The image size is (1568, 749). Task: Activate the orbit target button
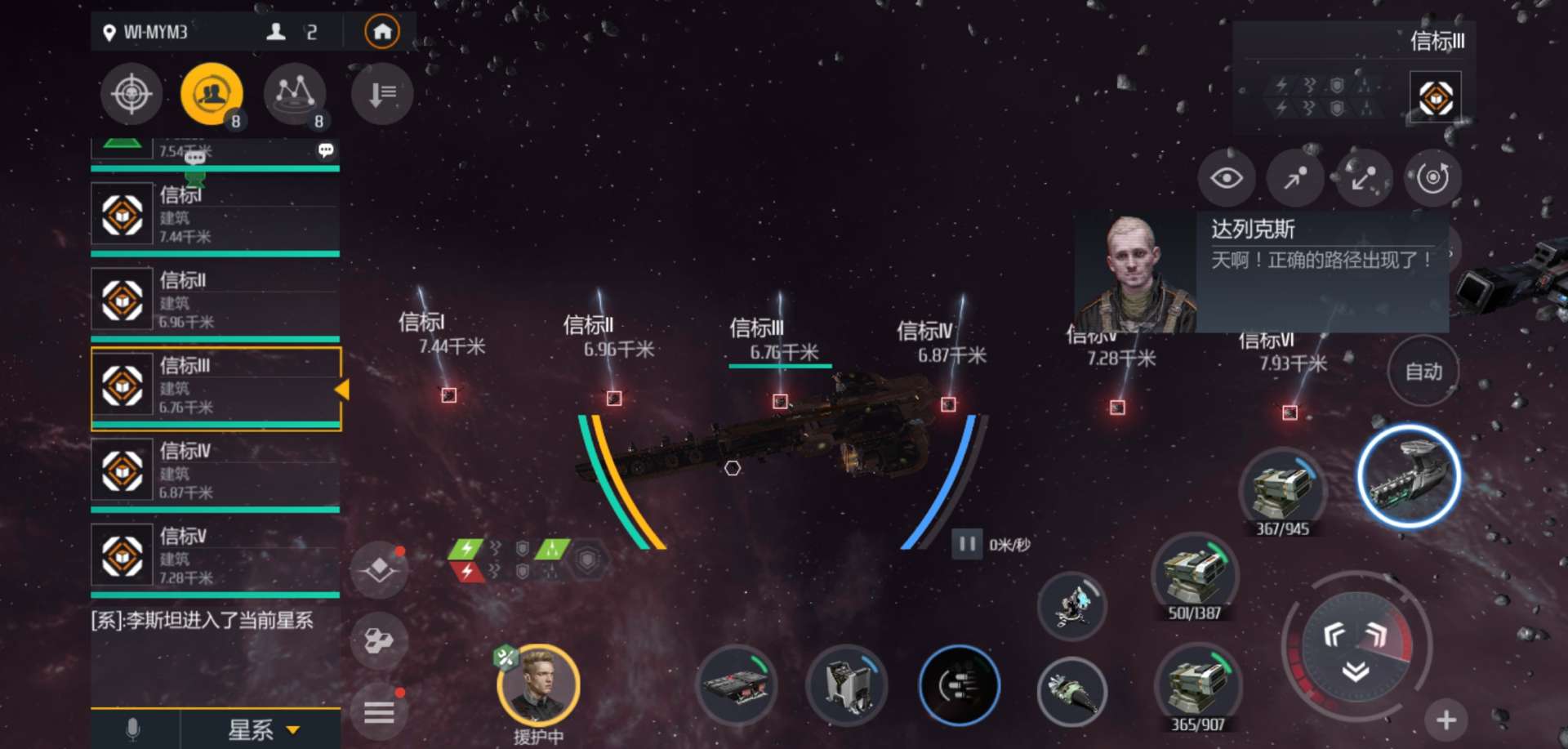coord(1432,177)
